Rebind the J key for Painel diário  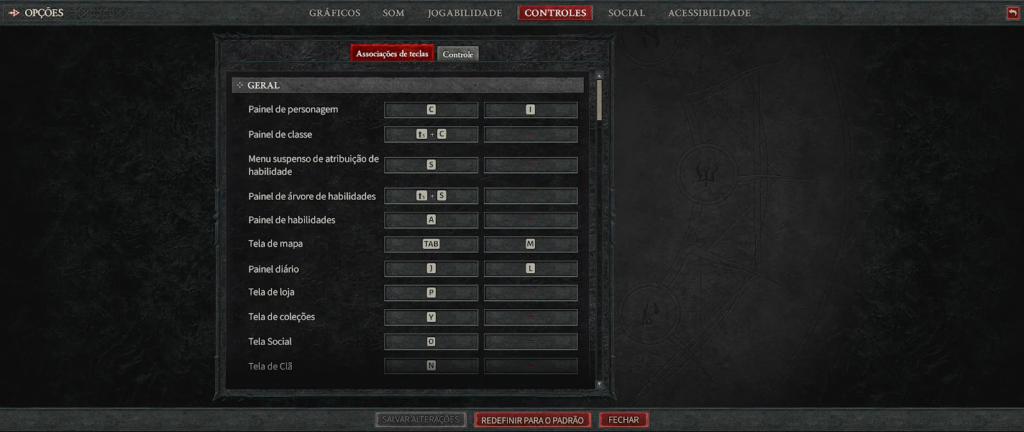[431, 269]
